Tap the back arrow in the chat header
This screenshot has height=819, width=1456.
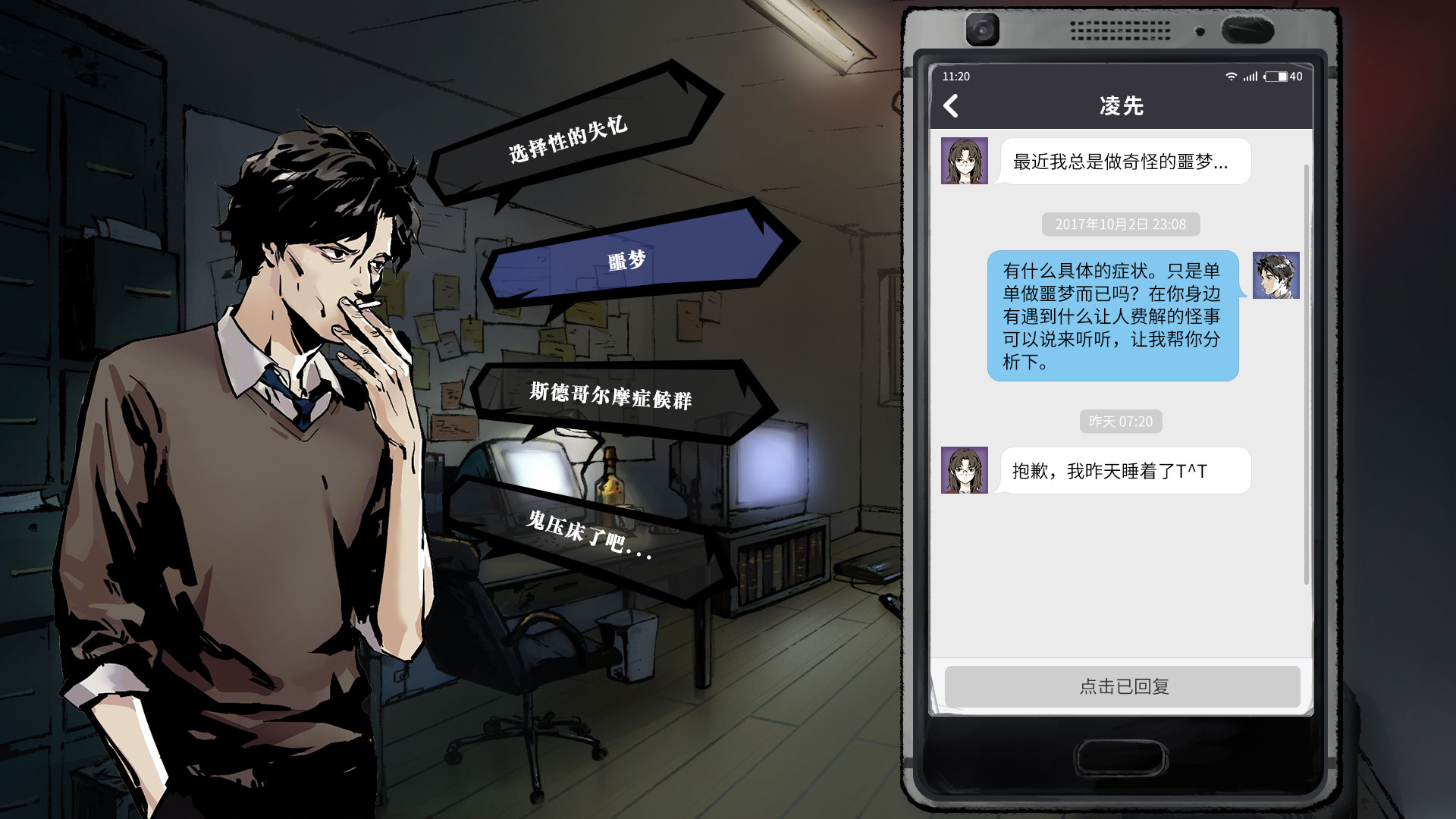coord(952,105)
